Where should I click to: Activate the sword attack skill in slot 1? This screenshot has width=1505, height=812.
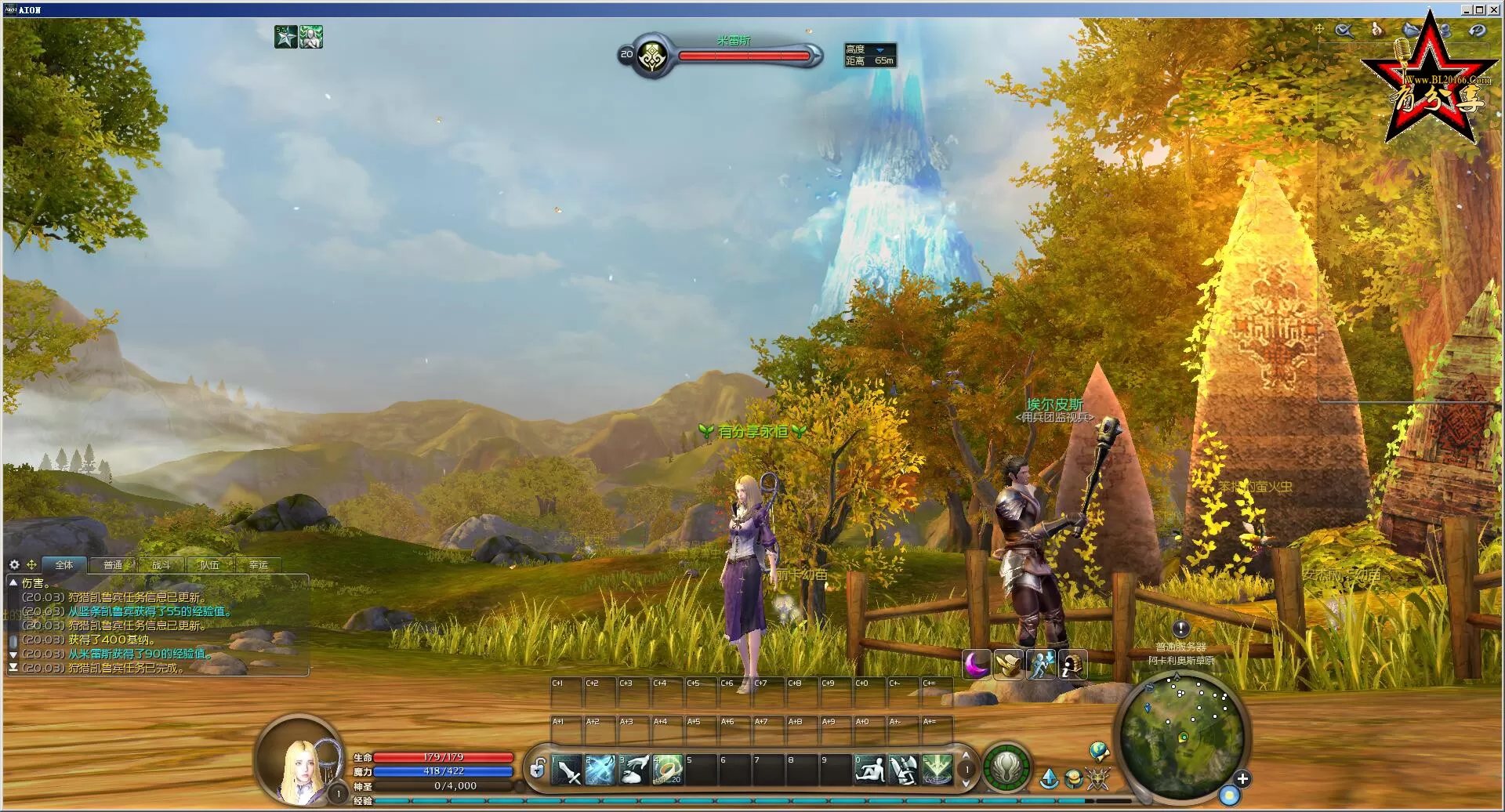click(x=567, y=770)
